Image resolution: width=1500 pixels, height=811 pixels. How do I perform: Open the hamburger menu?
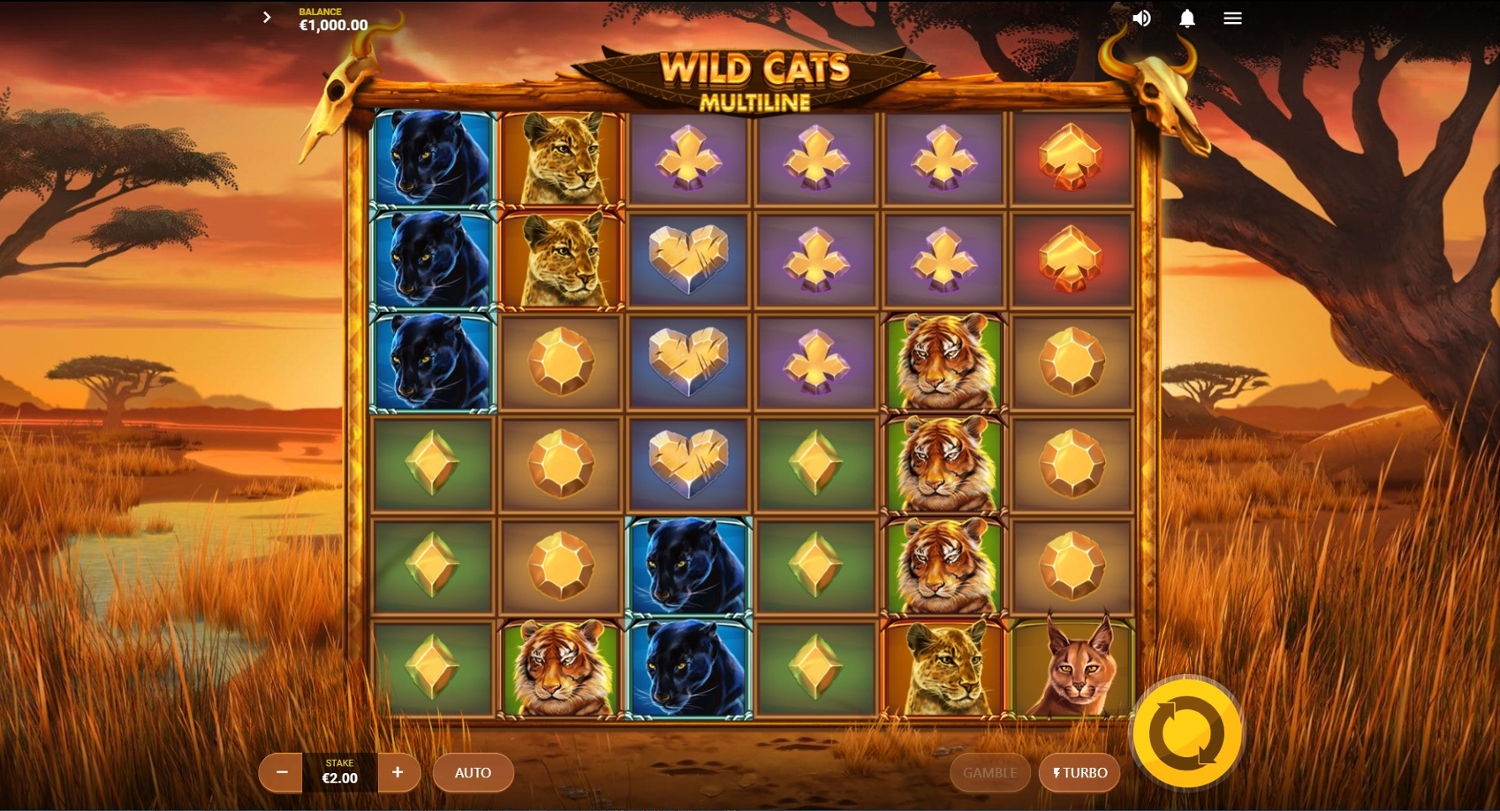point(1233,18)
